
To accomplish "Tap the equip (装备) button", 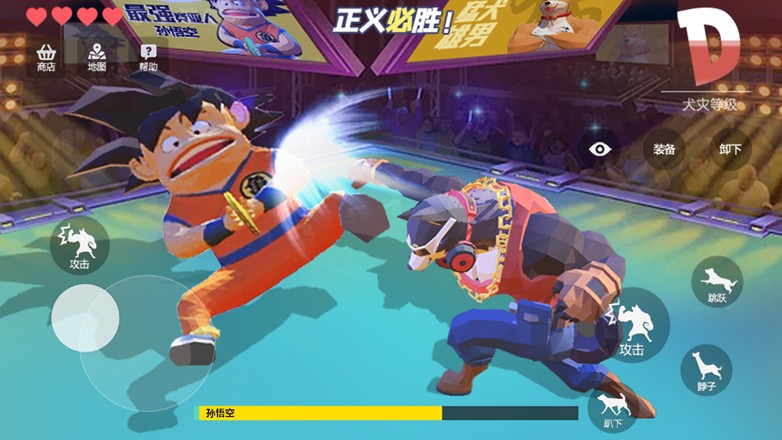I will [664, 149].
